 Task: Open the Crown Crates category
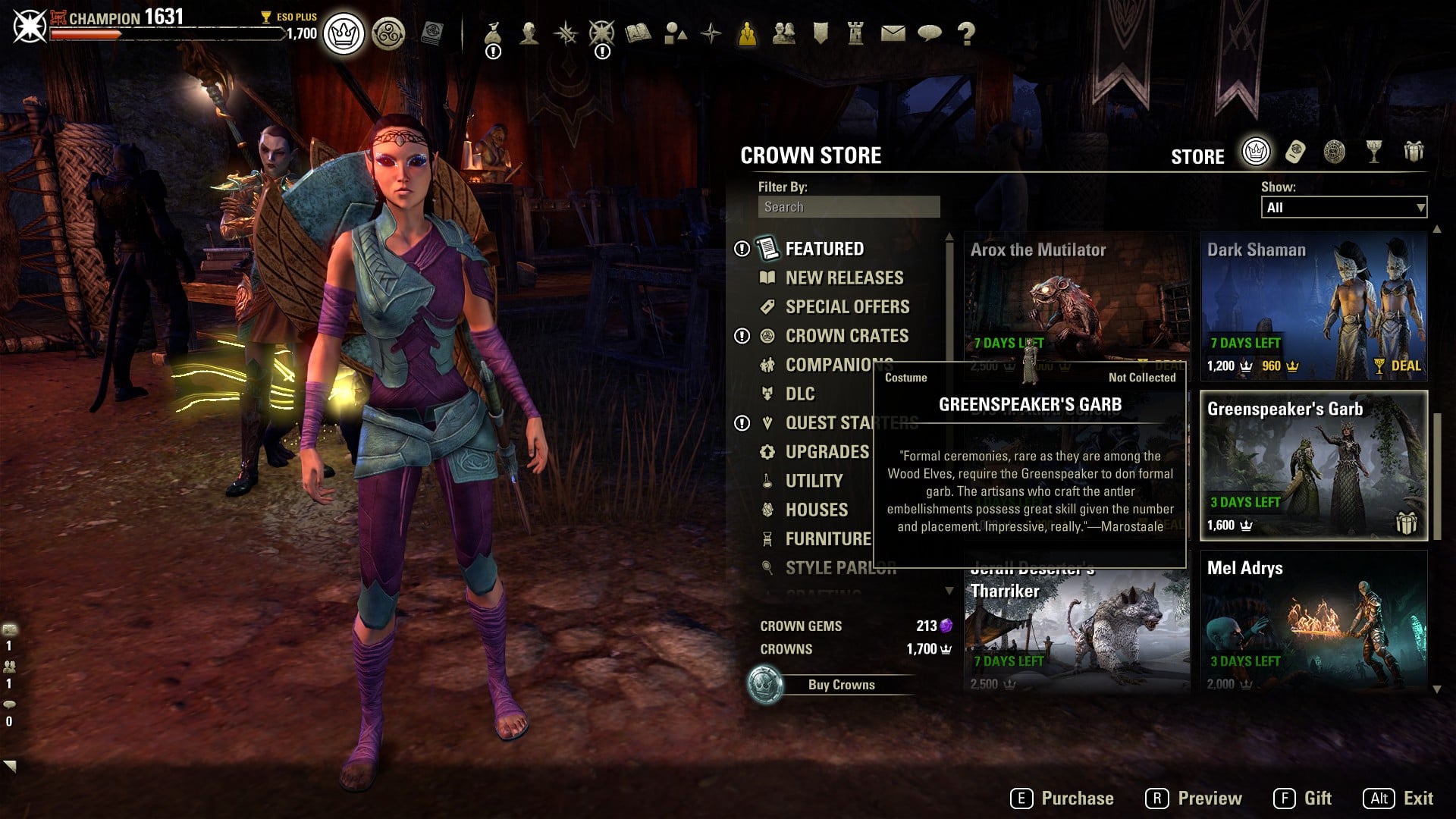pos(846,335)
